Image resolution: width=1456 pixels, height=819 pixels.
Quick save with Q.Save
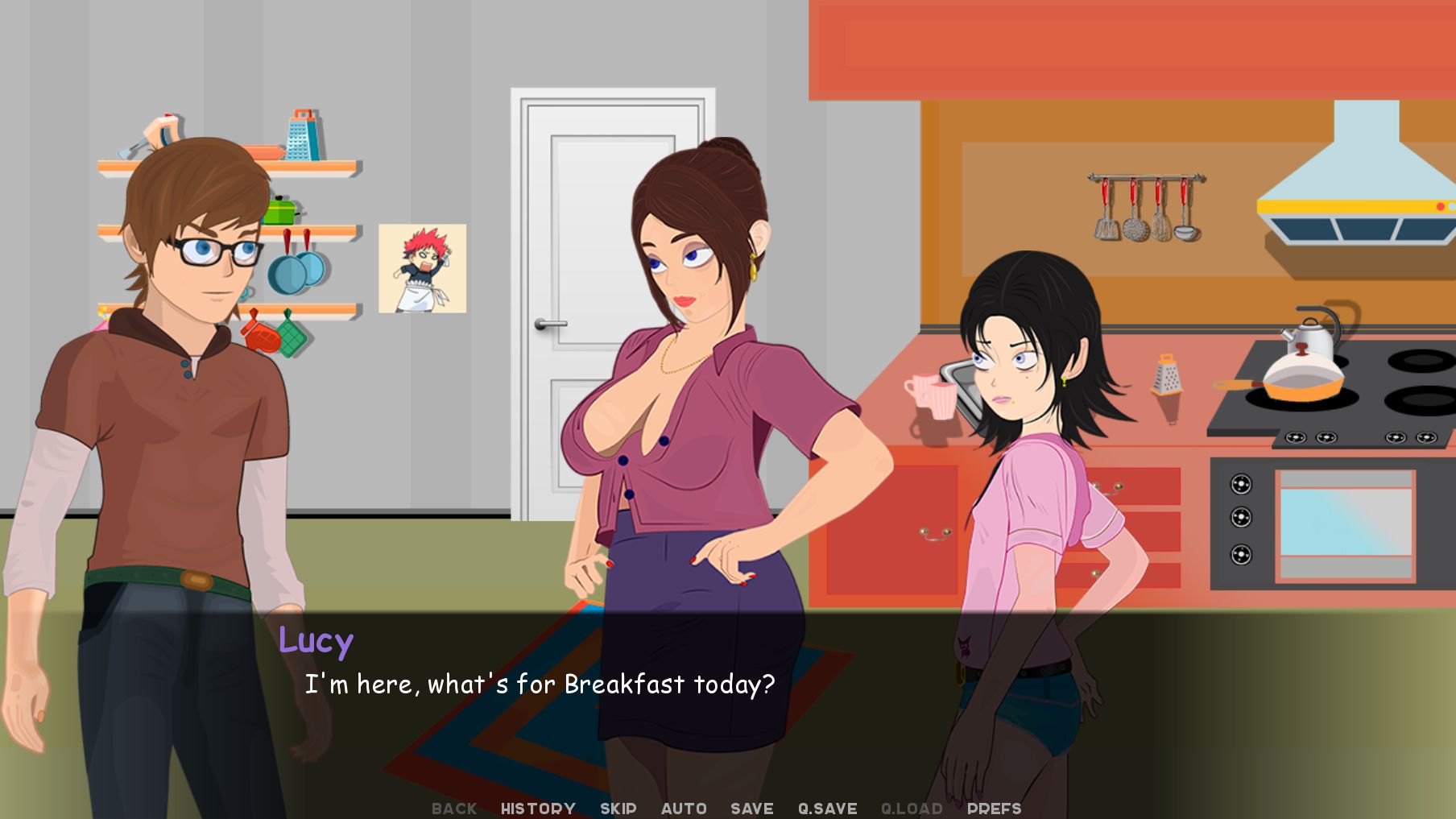point(827,809)
